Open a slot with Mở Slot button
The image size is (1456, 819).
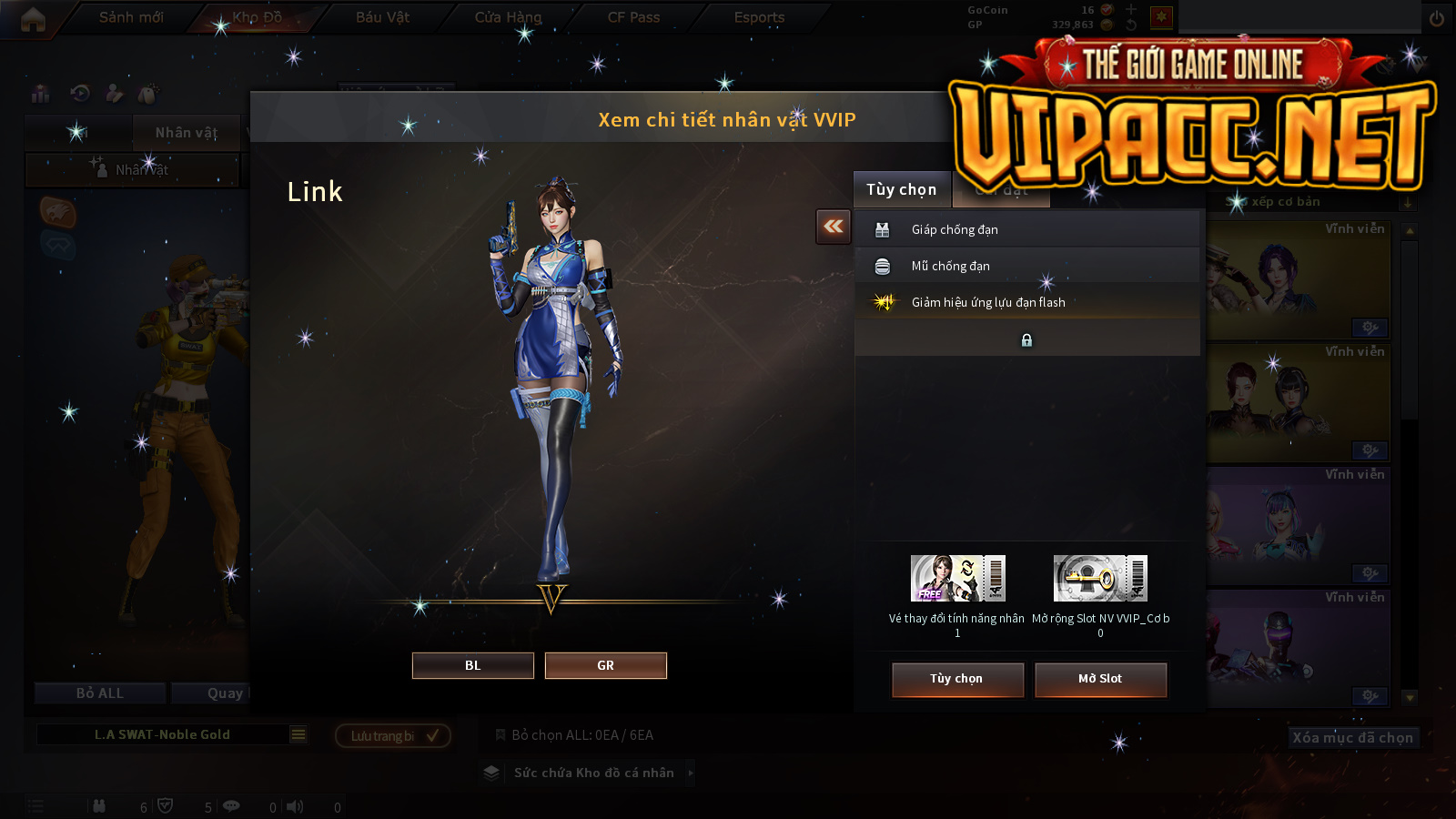(1100, 679)
